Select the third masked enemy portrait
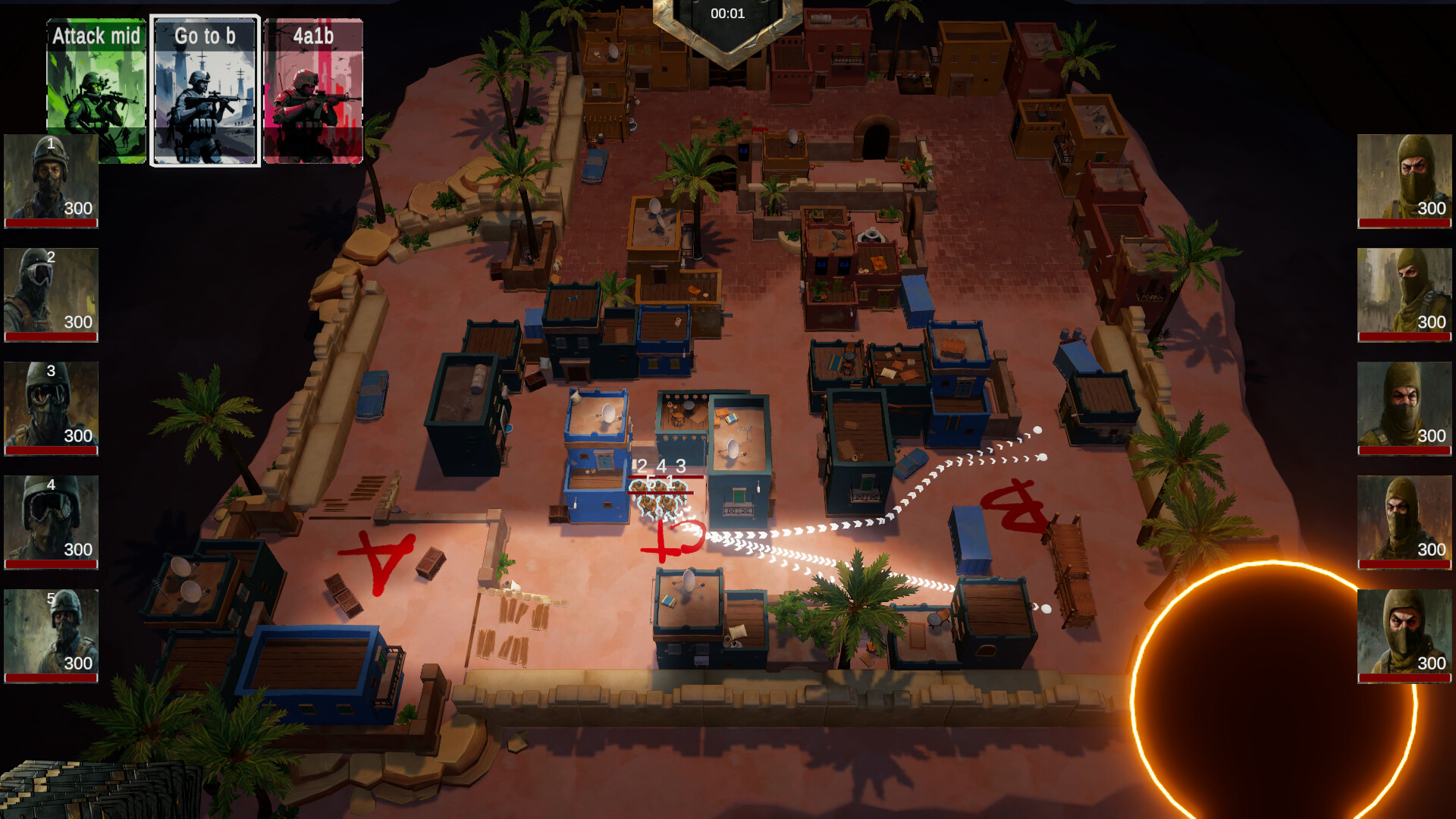The image size is (1456, 819). [x=1404, y=407]
